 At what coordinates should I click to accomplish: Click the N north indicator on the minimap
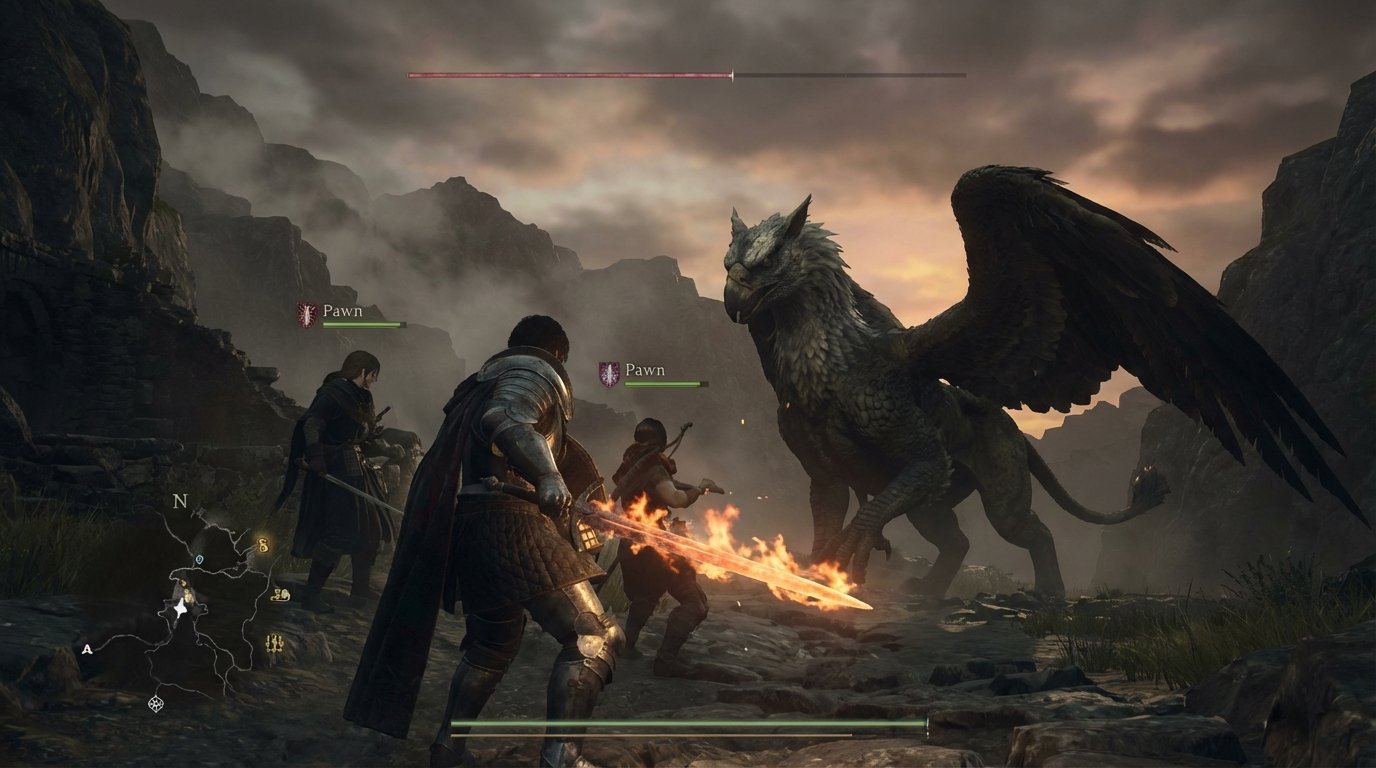[x=179, y=501]
